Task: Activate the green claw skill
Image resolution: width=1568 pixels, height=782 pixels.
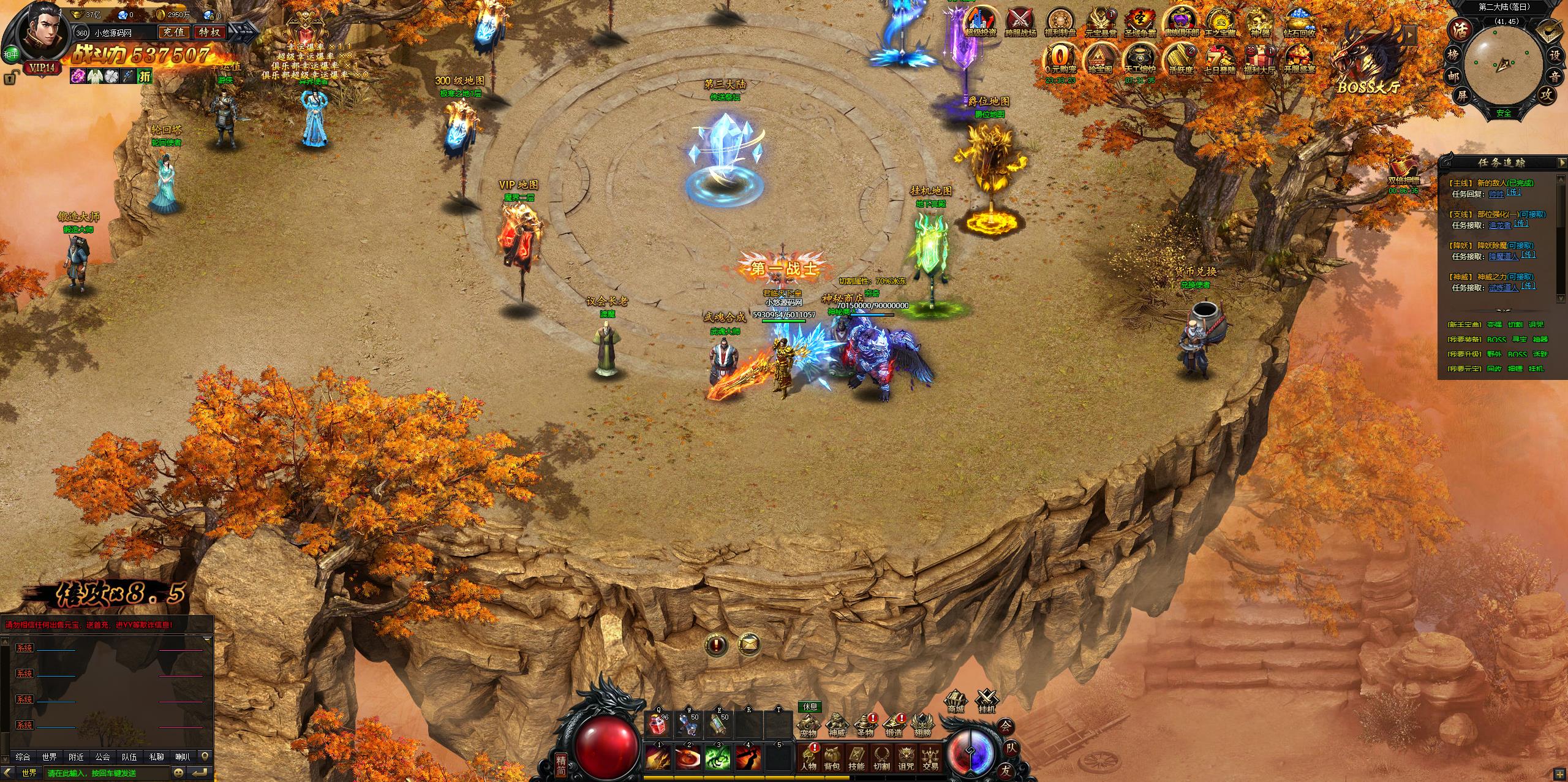Action: 718,758
